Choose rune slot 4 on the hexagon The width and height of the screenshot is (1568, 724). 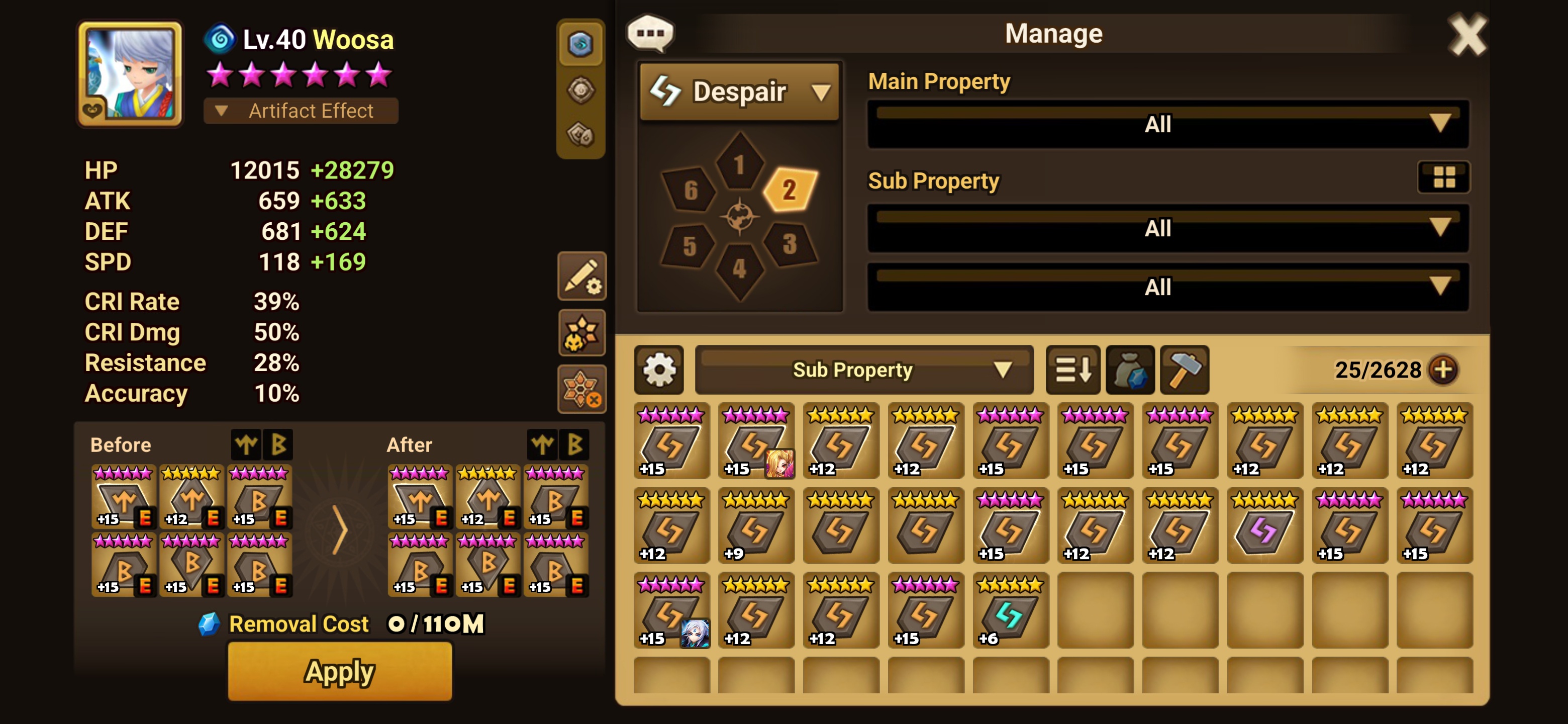(x=740, y=268)
